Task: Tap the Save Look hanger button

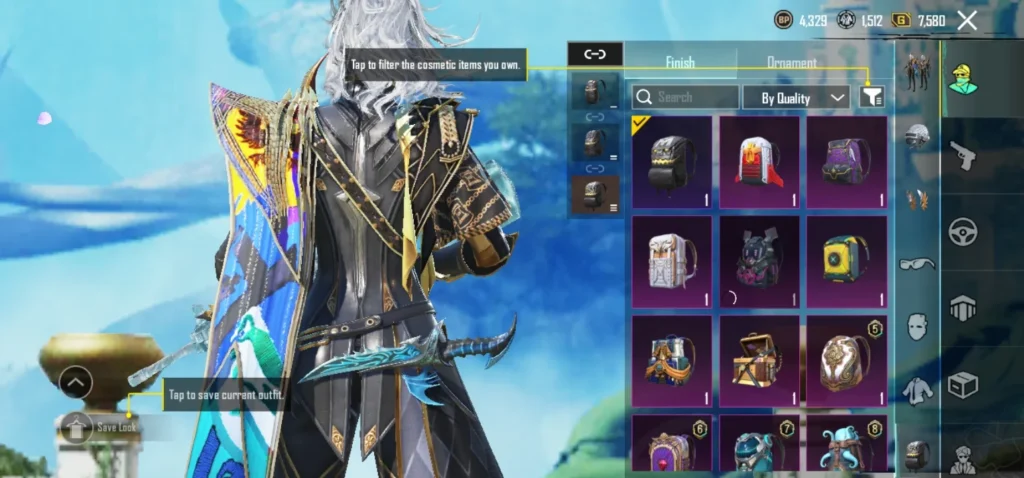Action: tap(76, 428)
